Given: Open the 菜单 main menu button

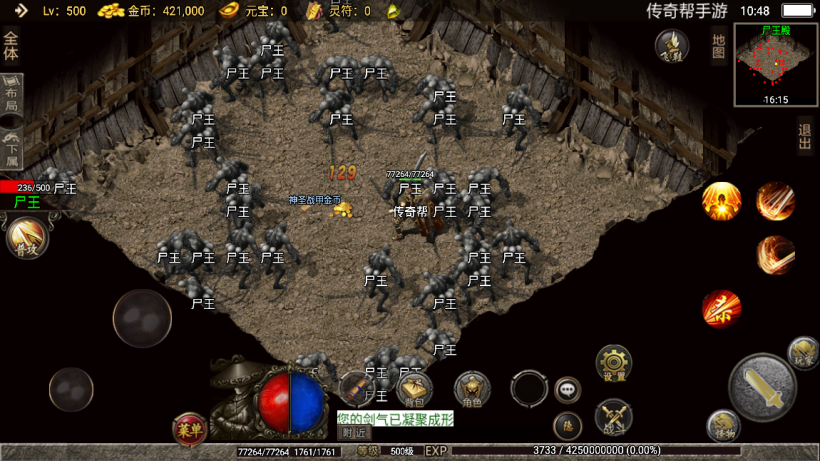Looking at the screenshot, I should pyautogui.click(x=189, y=429).
